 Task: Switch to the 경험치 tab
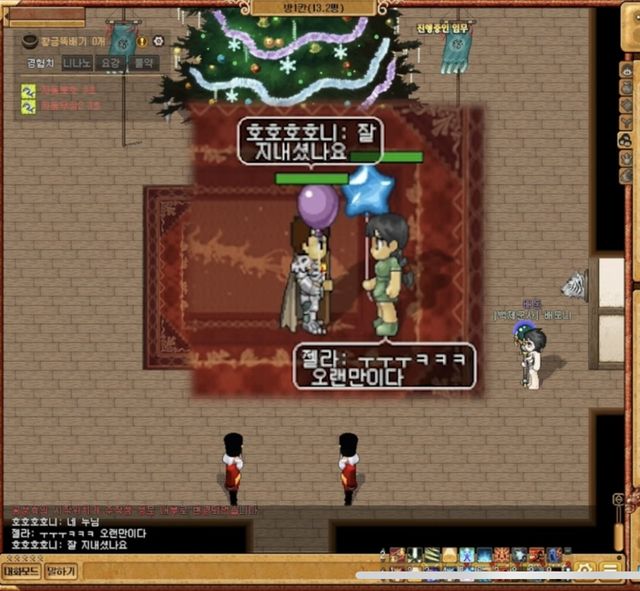point(41,63)
